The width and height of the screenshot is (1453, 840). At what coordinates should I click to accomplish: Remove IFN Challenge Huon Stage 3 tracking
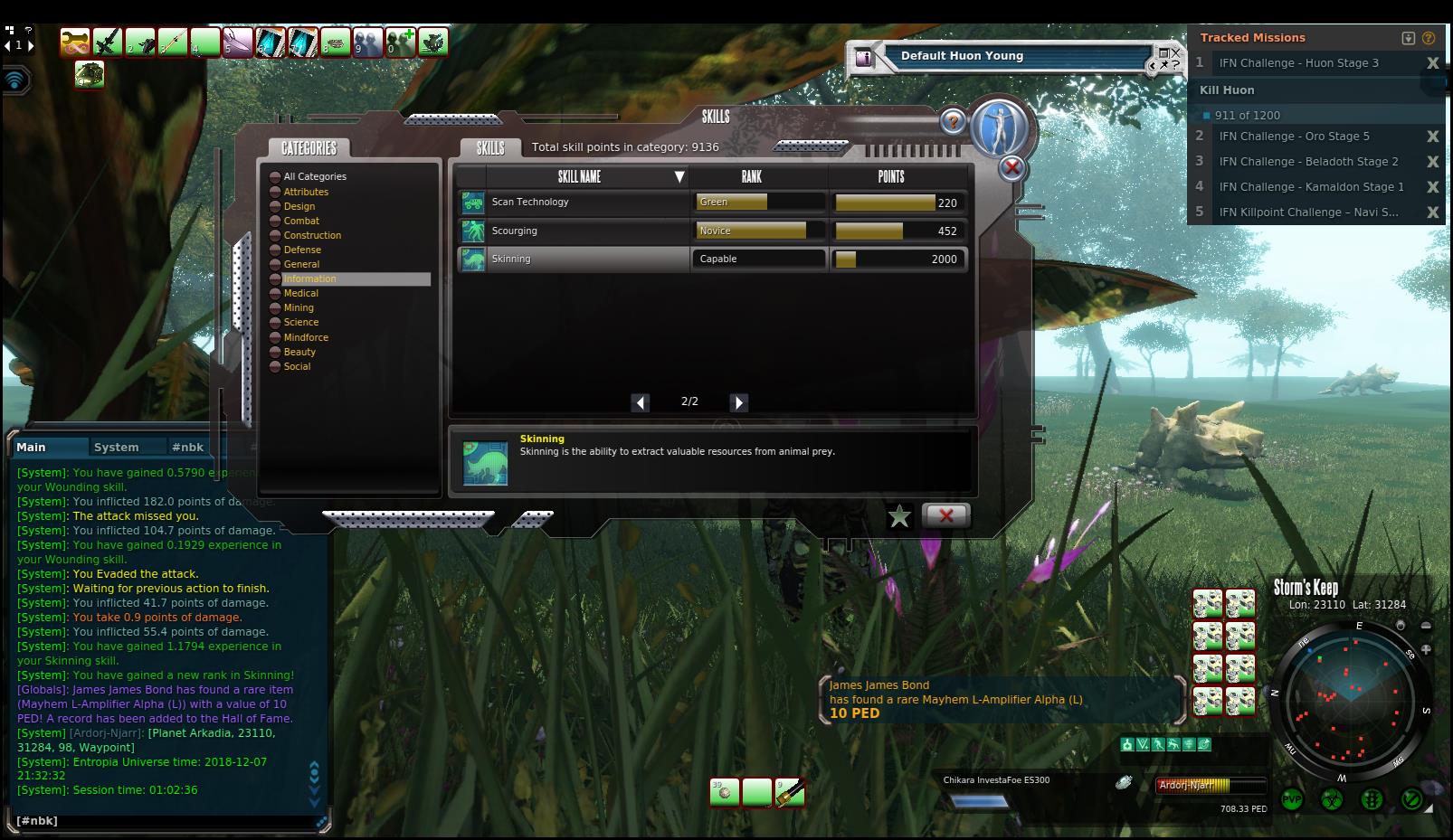coord(1432,63)
